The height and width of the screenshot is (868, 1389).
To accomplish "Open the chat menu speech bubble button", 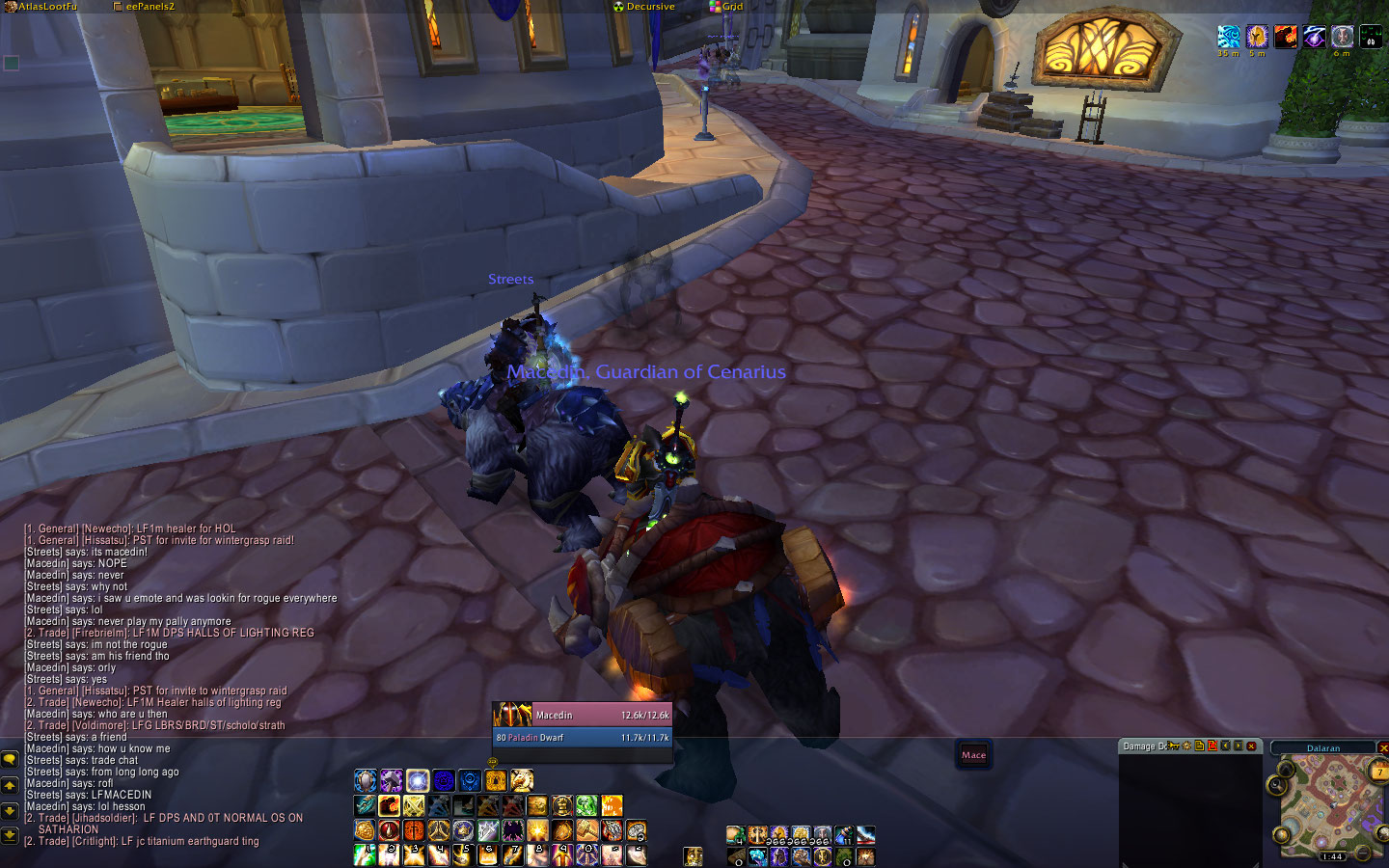I will coord(10,761).
